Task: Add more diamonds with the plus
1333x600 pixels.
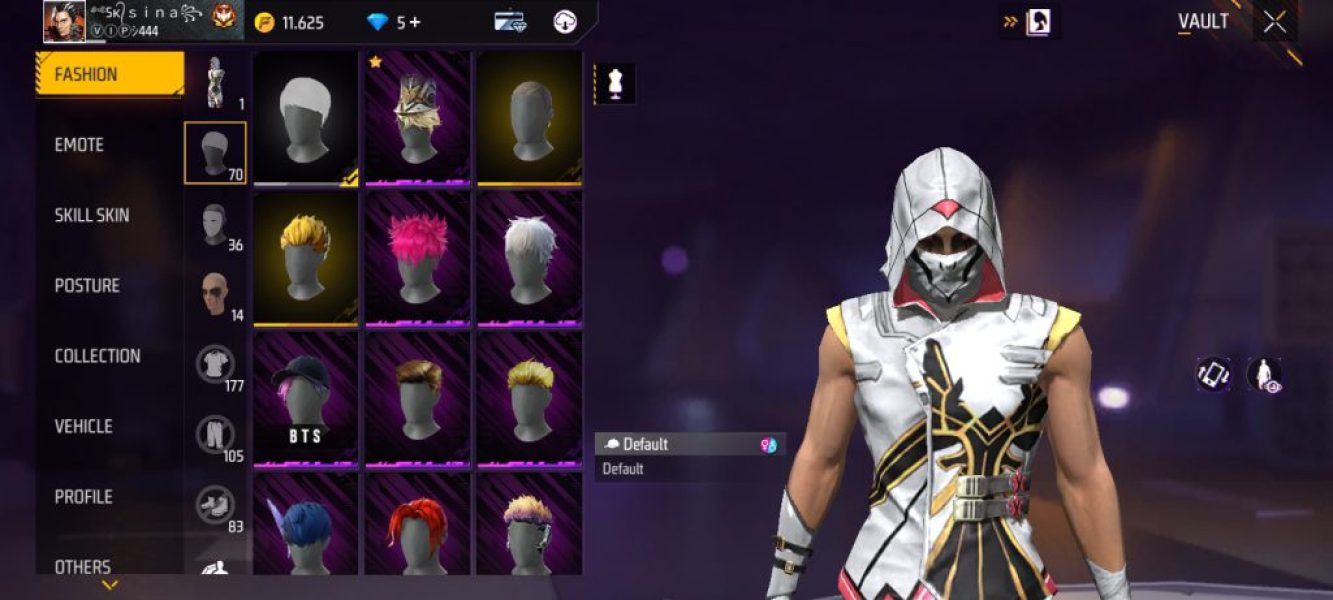Action: tap(414, 22)
